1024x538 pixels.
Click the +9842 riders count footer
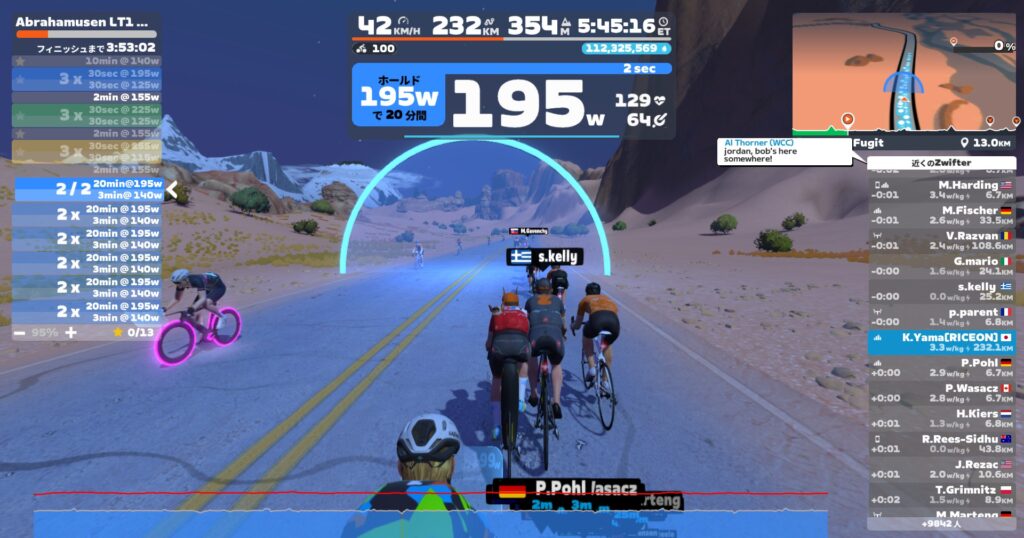point(941,523)
